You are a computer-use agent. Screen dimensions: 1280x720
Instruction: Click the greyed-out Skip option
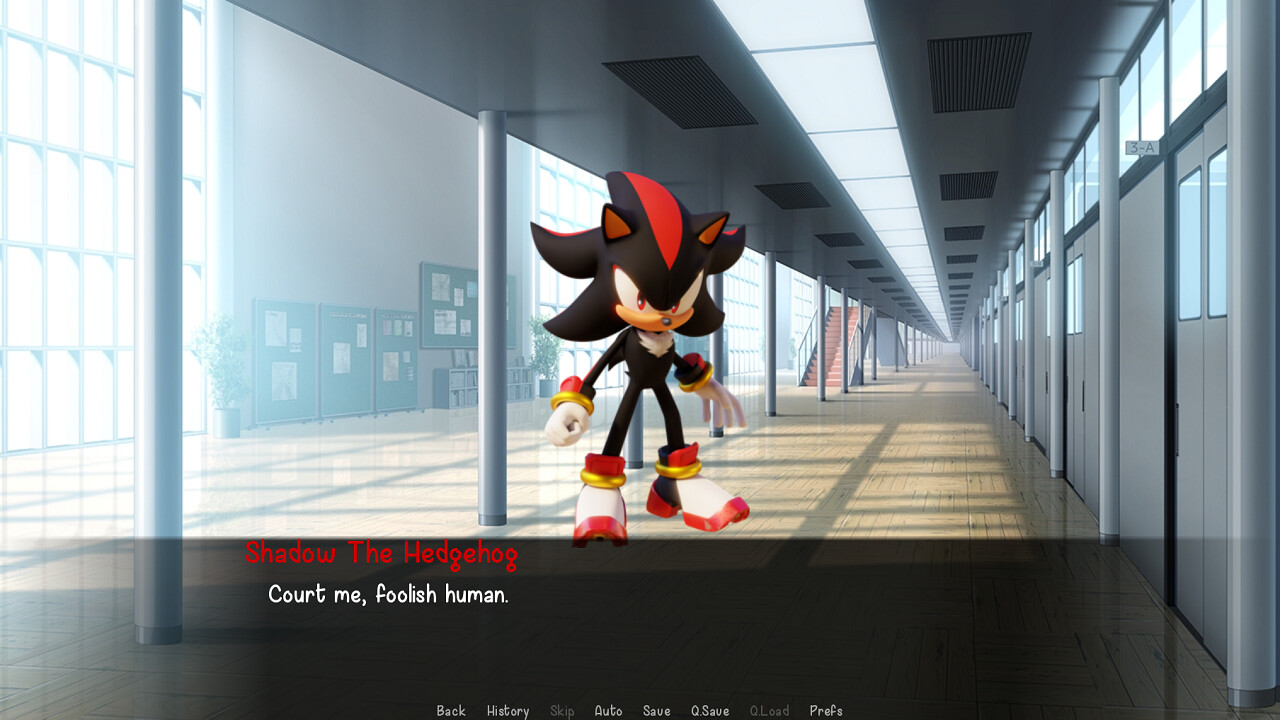point(561,710)
